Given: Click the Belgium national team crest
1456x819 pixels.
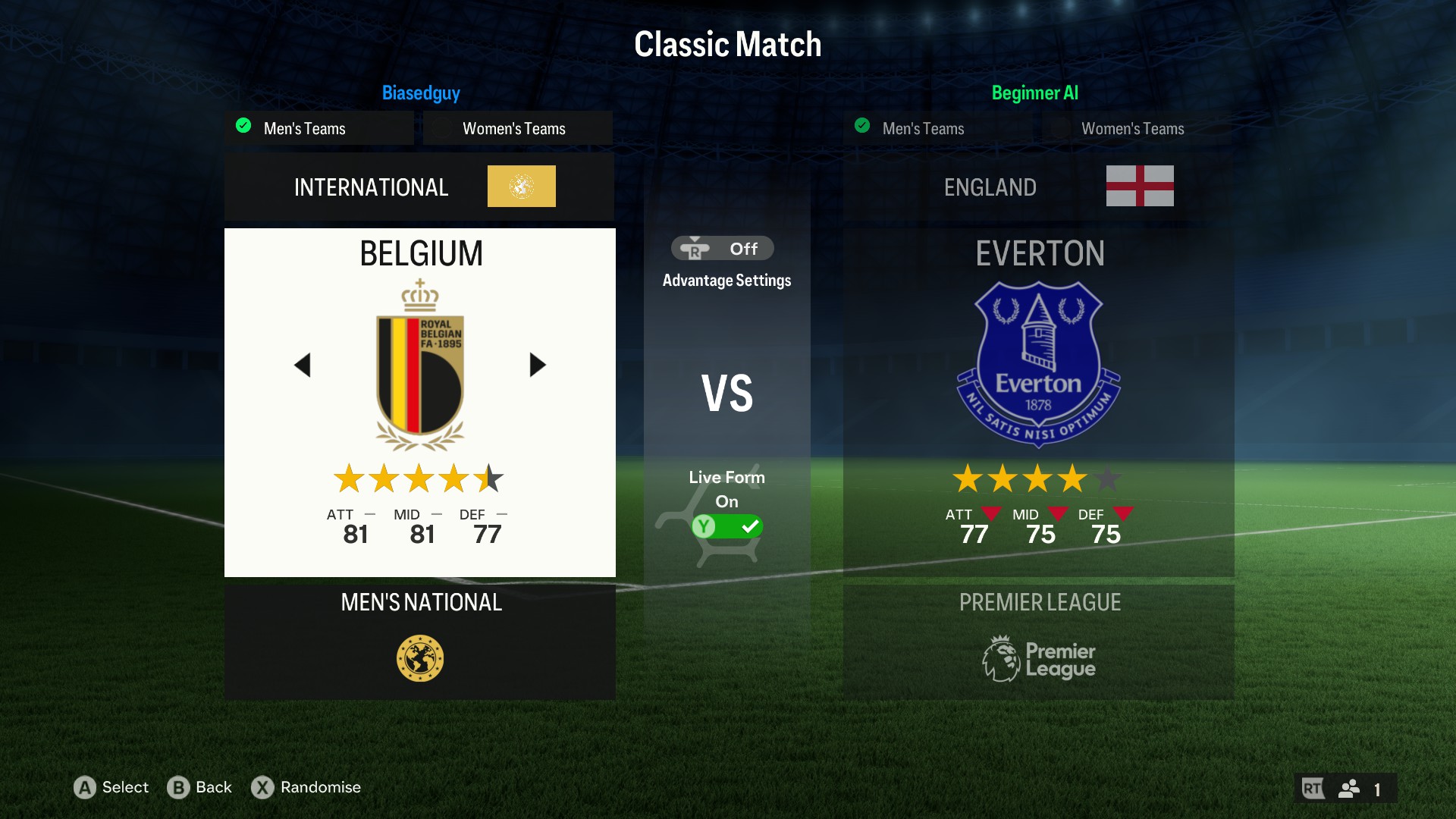Looking at the screenshot, I should click(x=419, y=364).
